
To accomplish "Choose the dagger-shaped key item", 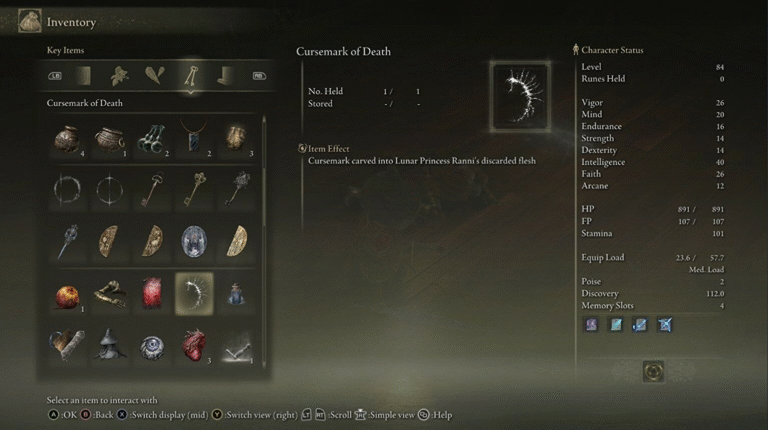I will [66, 241].
